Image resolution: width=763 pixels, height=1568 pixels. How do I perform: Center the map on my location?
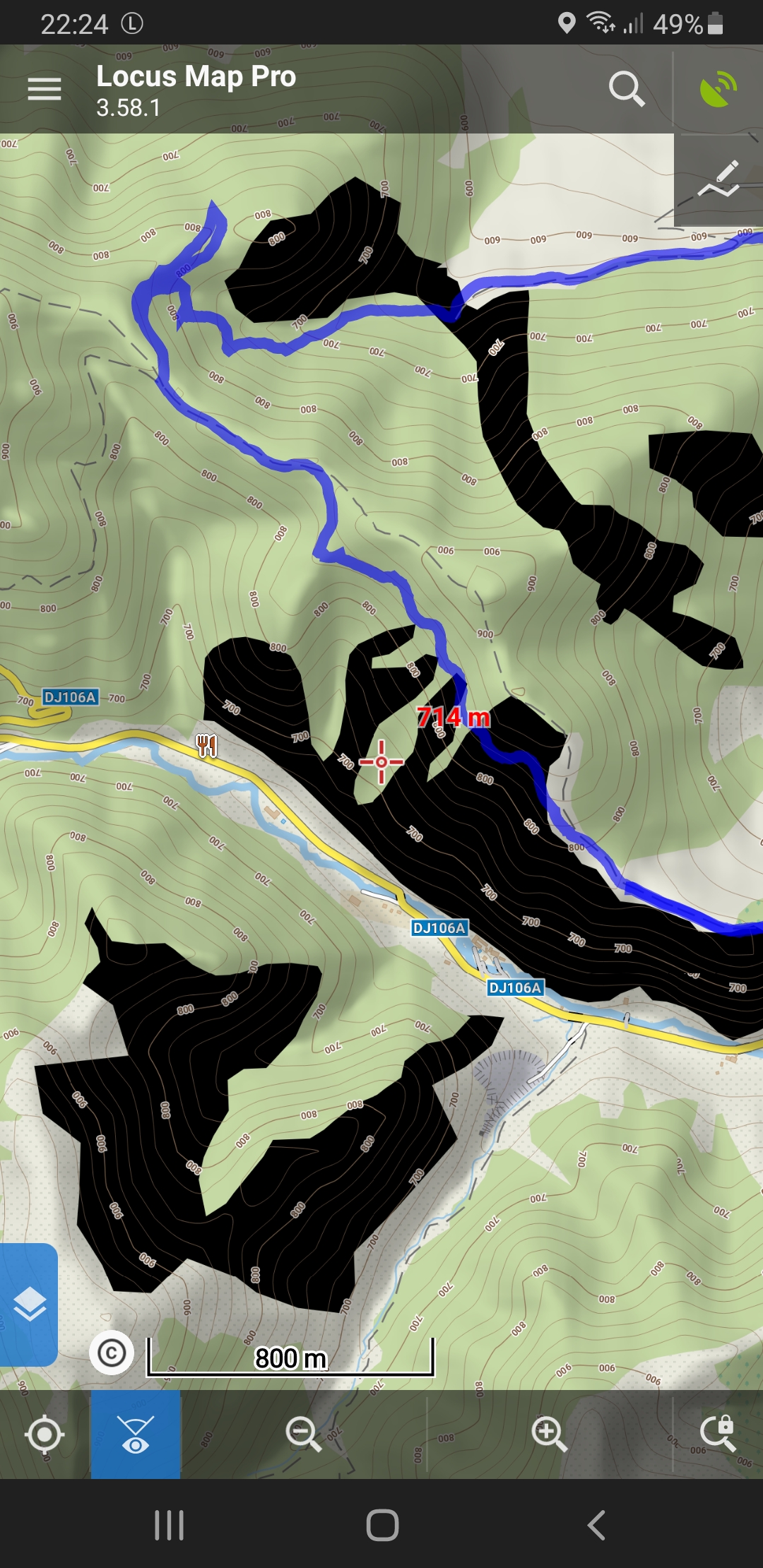(45, 1435)
